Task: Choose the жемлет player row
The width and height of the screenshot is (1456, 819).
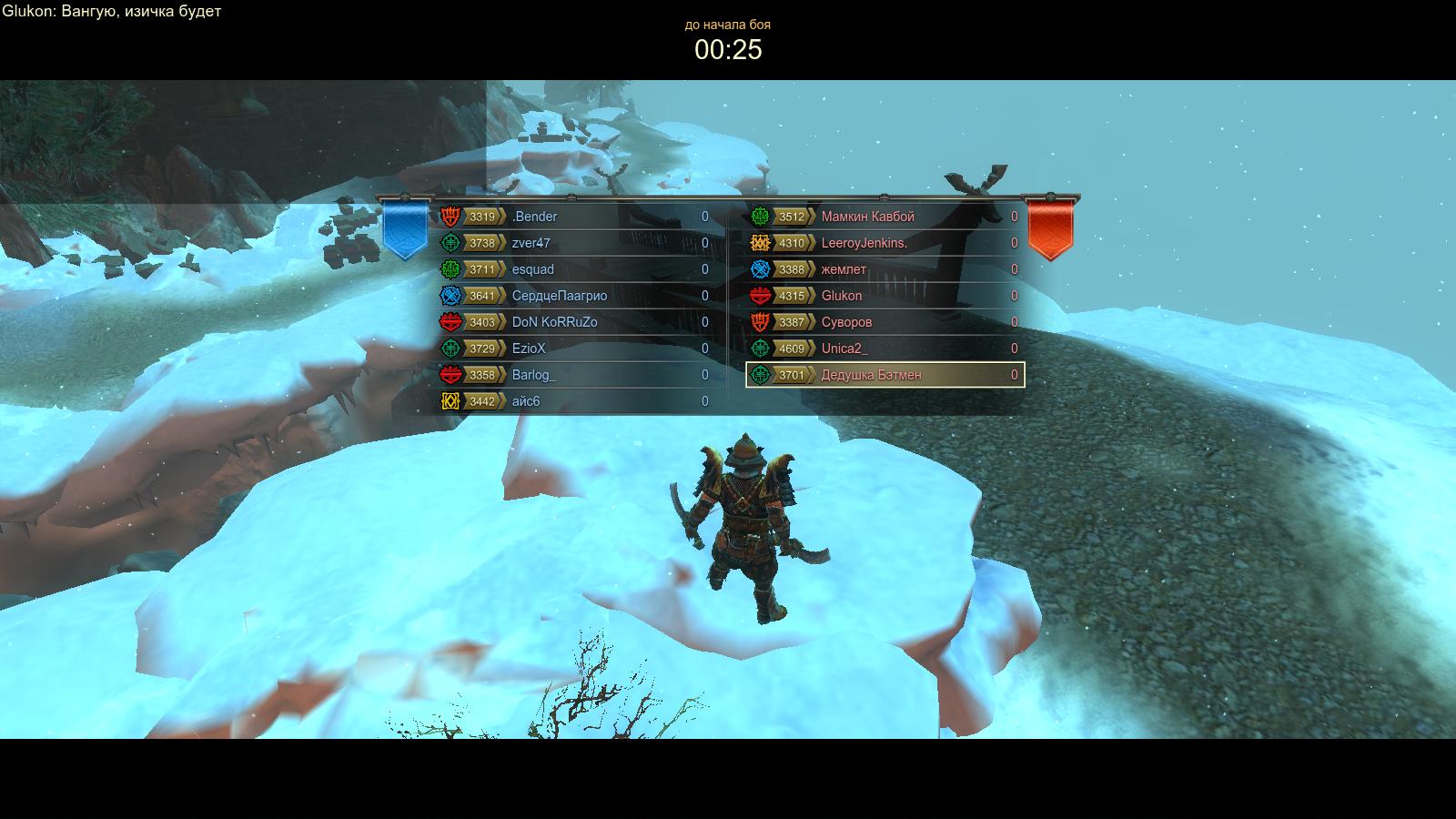Action: point(884,269)
